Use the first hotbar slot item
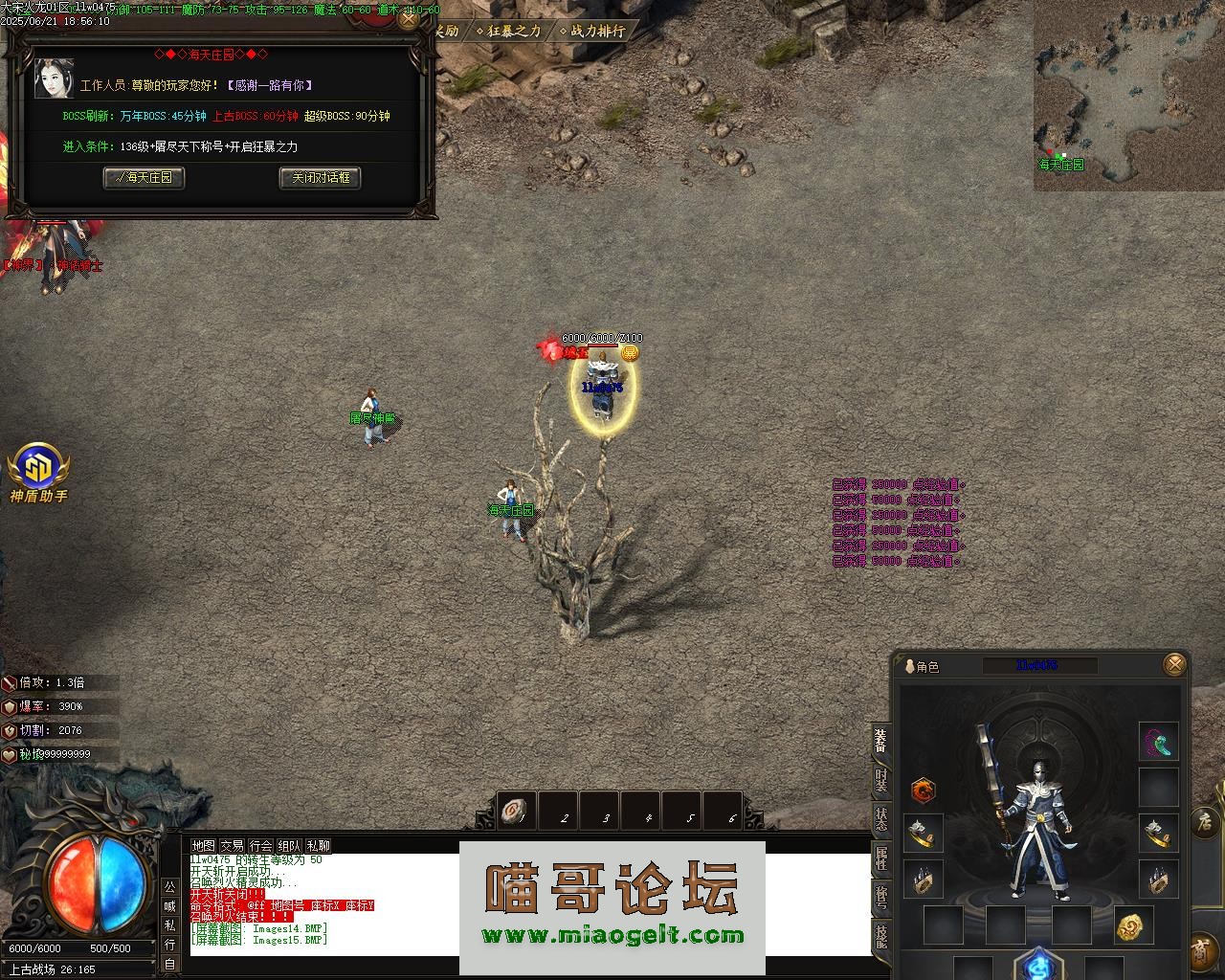1225x980 pixels. click(x=517, y=812)
